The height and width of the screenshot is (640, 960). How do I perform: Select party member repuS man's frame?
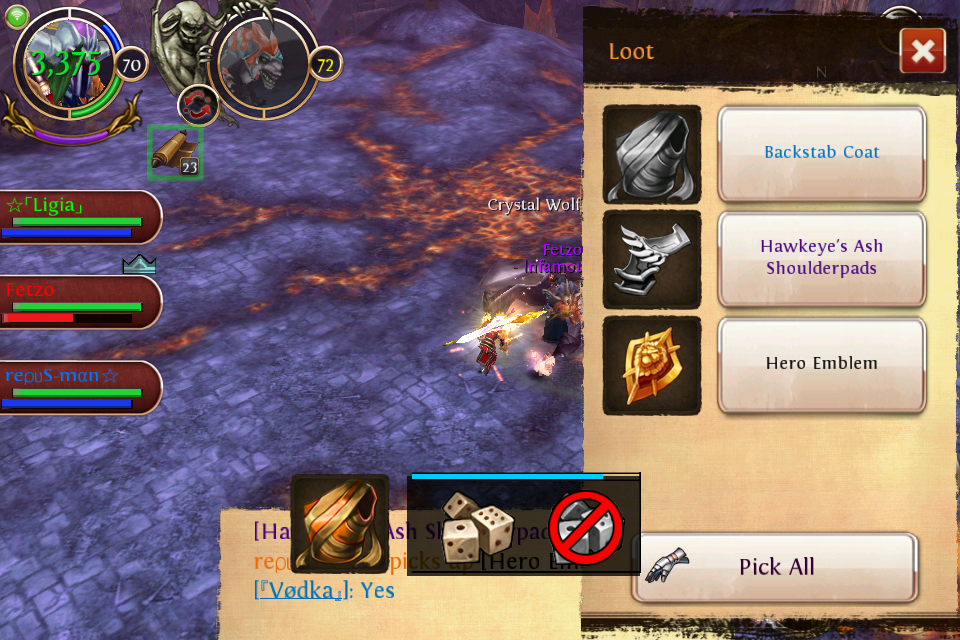point(78,387)
